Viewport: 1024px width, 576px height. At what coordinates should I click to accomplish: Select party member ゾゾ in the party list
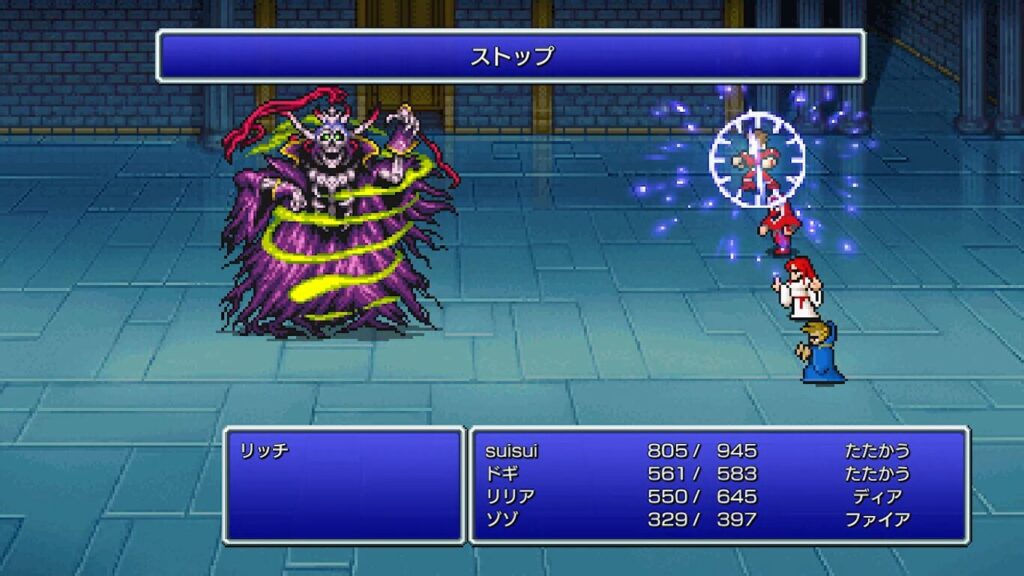tap(500, 520)
